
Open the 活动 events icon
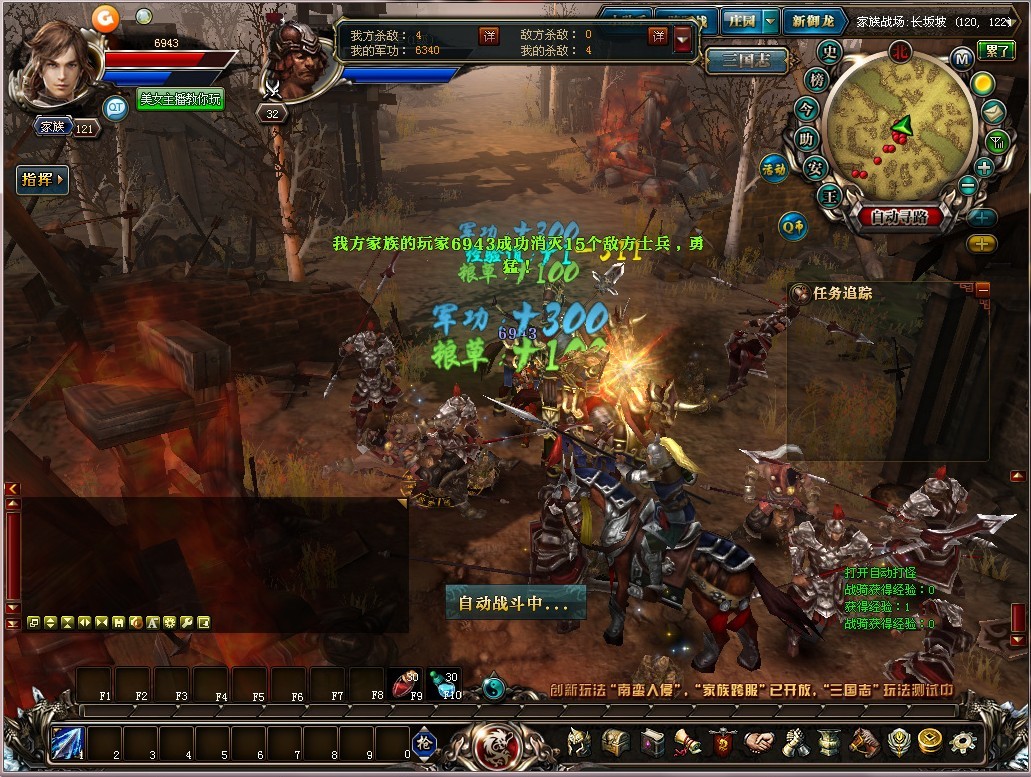775,168
